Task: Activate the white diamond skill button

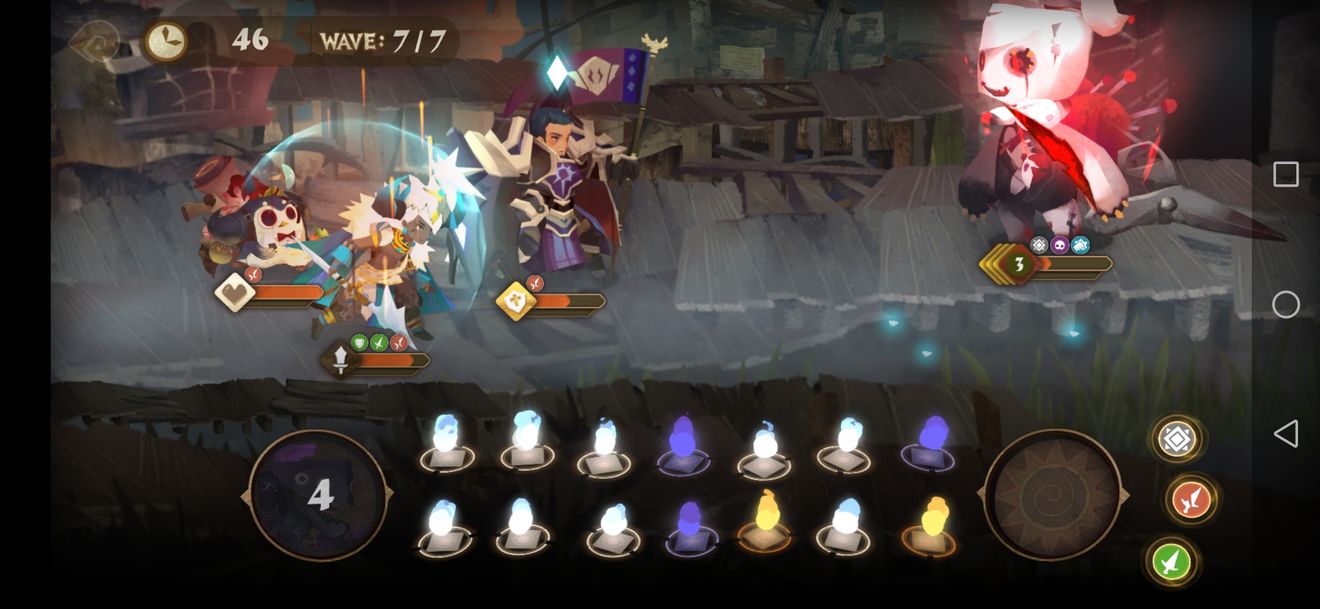Action: (x=1176, y=439)
